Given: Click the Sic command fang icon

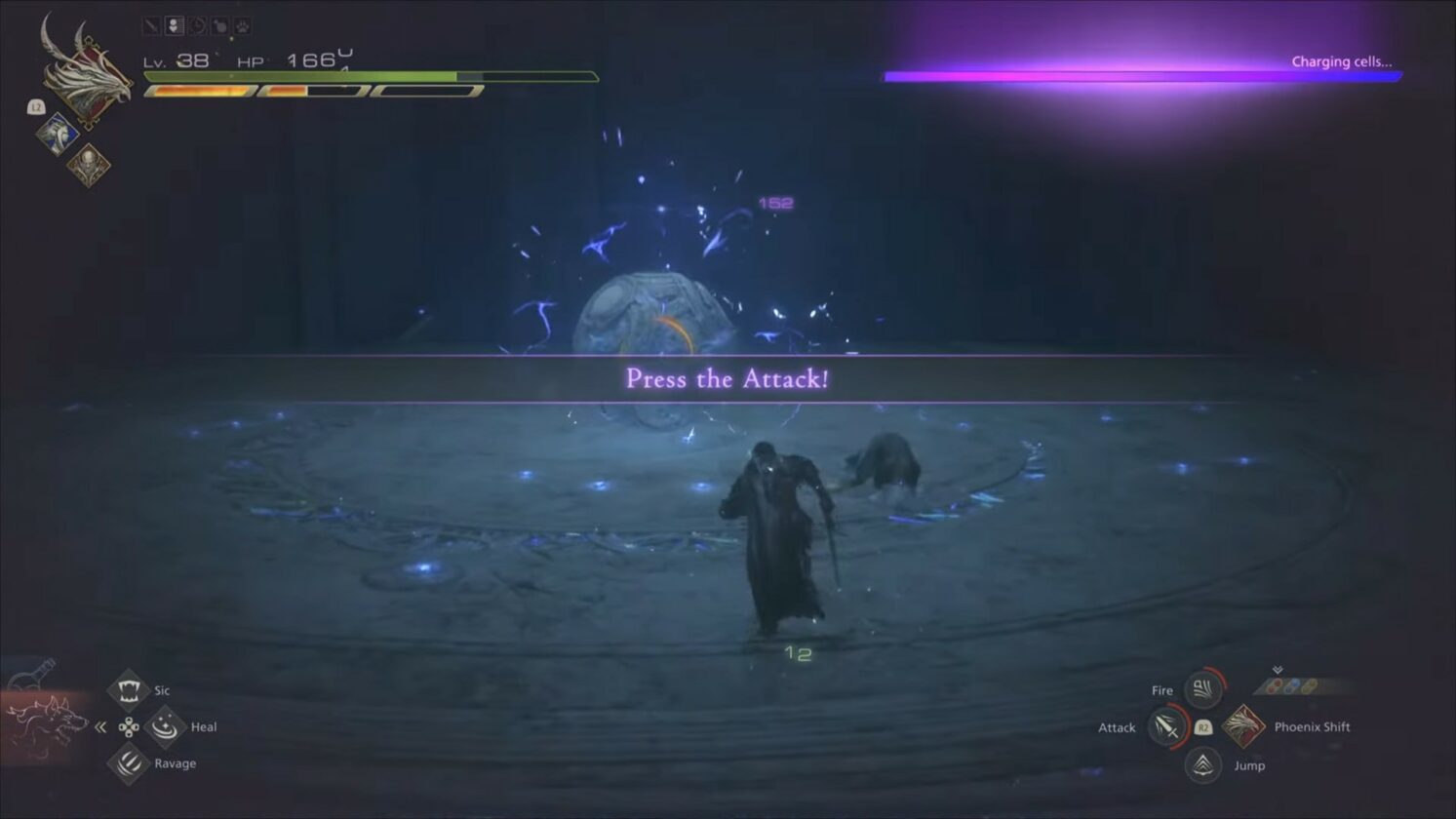Looking at the screenshot, I should point(130,689).
